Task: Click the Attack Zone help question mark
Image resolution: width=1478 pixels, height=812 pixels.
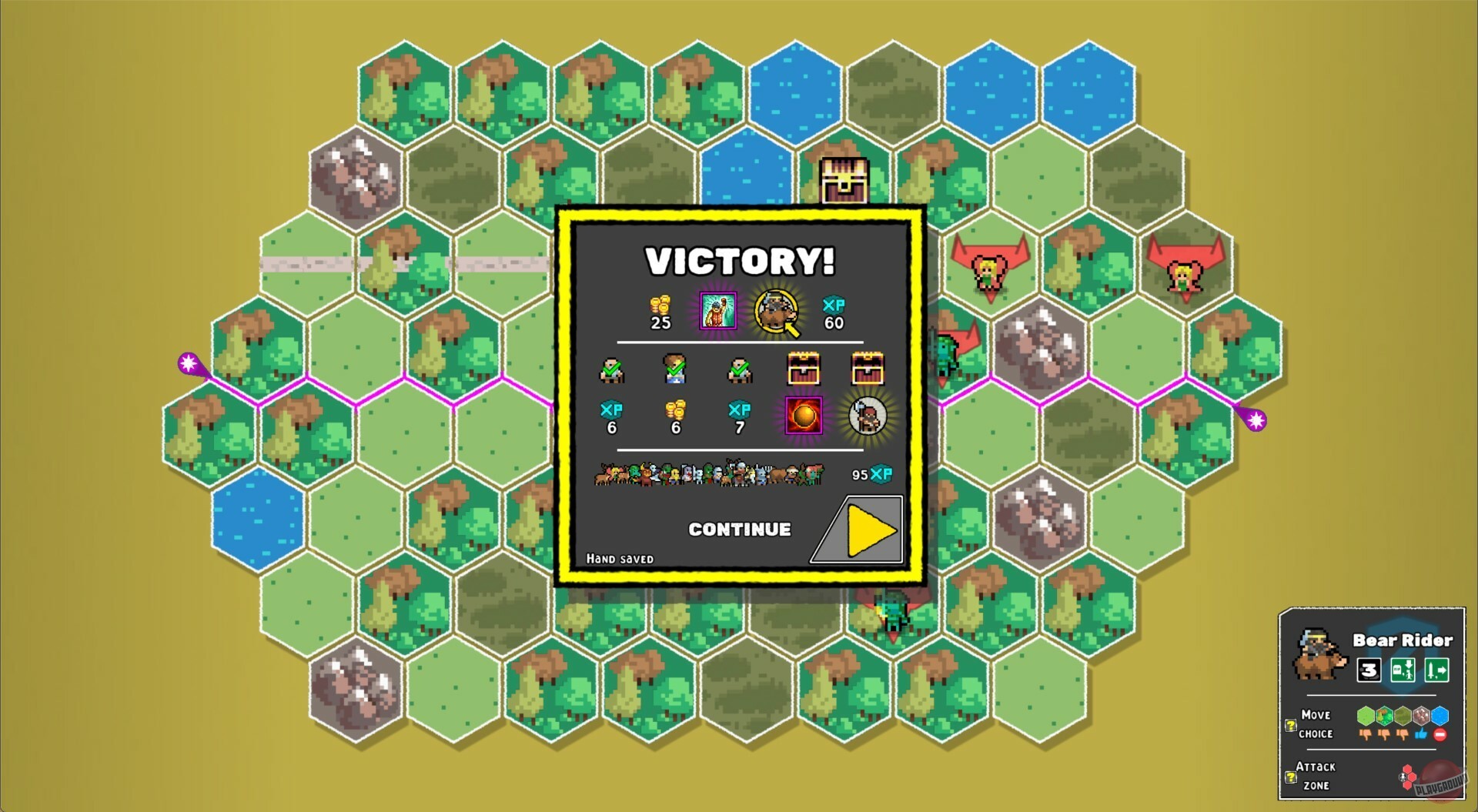Action: click(x=1290, y=777)
